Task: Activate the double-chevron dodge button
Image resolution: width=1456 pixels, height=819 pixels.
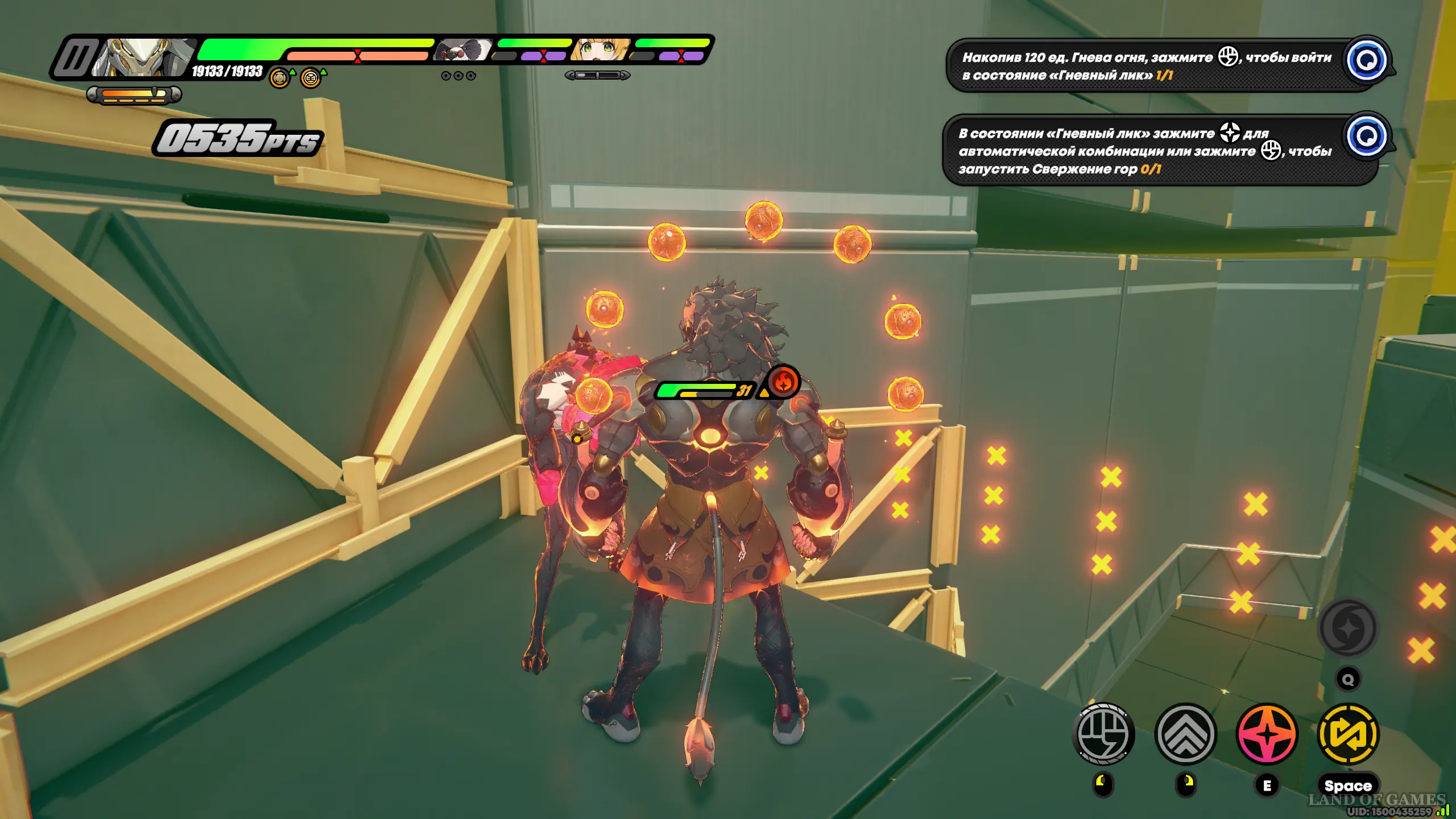Action: (1185, 734)
